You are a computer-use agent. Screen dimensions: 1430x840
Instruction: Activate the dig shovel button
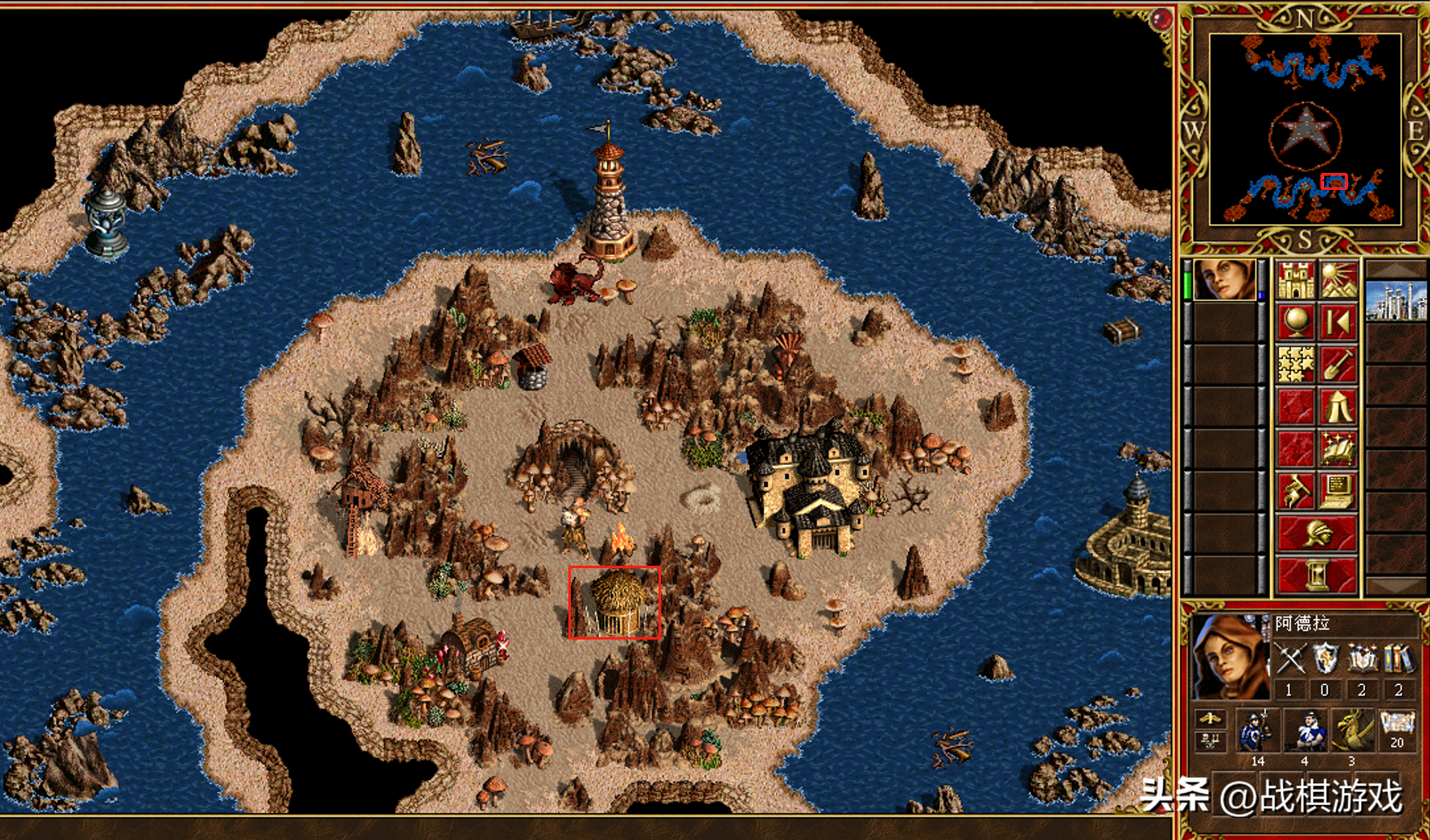pos(1337,364)
